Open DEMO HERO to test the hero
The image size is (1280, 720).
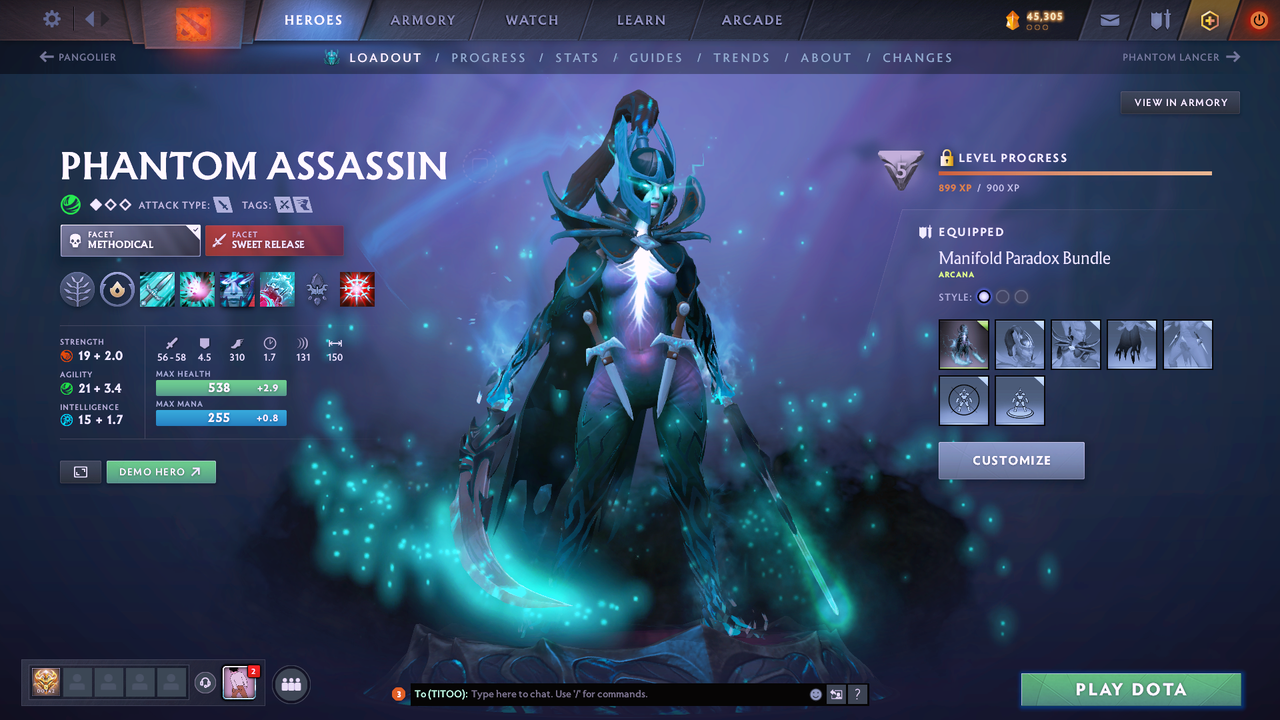click(160, 471)
